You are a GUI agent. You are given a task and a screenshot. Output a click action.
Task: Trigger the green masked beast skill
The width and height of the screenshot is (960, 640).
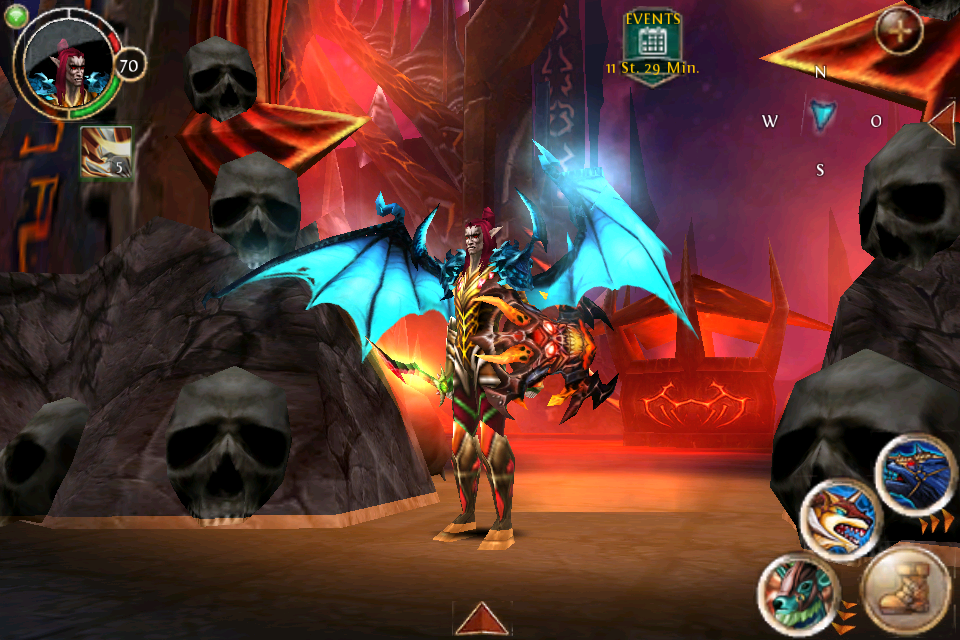tap(798, 591)
